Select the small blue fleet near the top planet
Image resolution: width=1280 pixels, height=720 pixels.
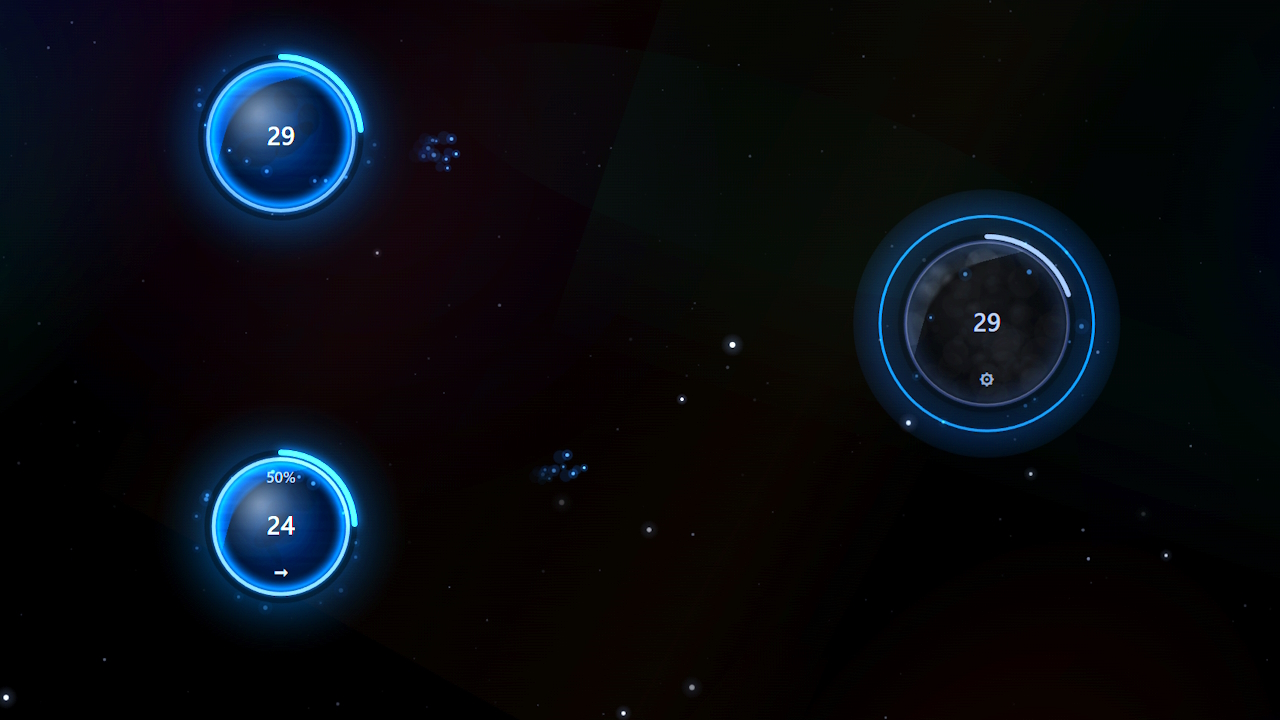point(440,151)
